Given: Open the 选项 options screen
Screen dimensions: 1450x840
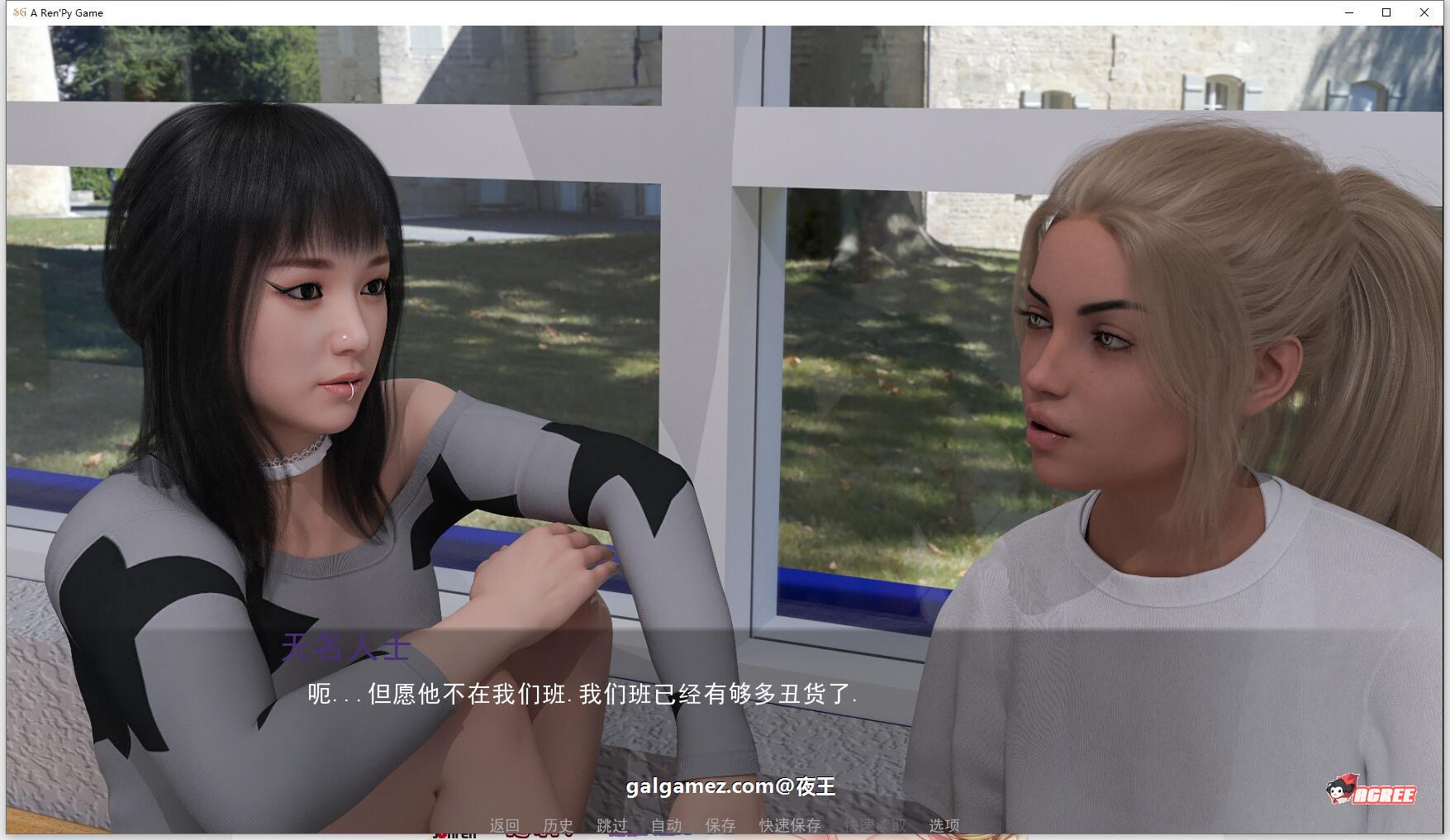Looking at the screenshot, I should (x=944, y=824).
